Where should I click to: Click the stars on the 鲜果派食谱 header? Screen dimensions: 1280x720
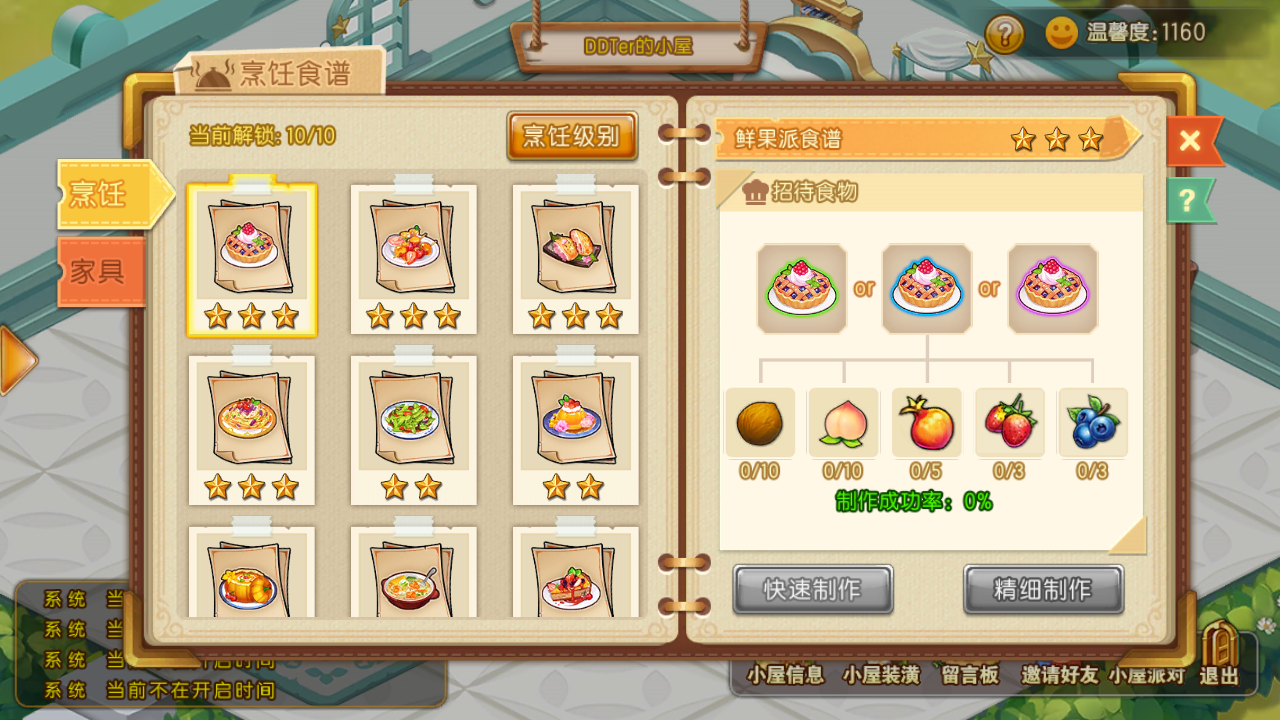click(1053, 141)
